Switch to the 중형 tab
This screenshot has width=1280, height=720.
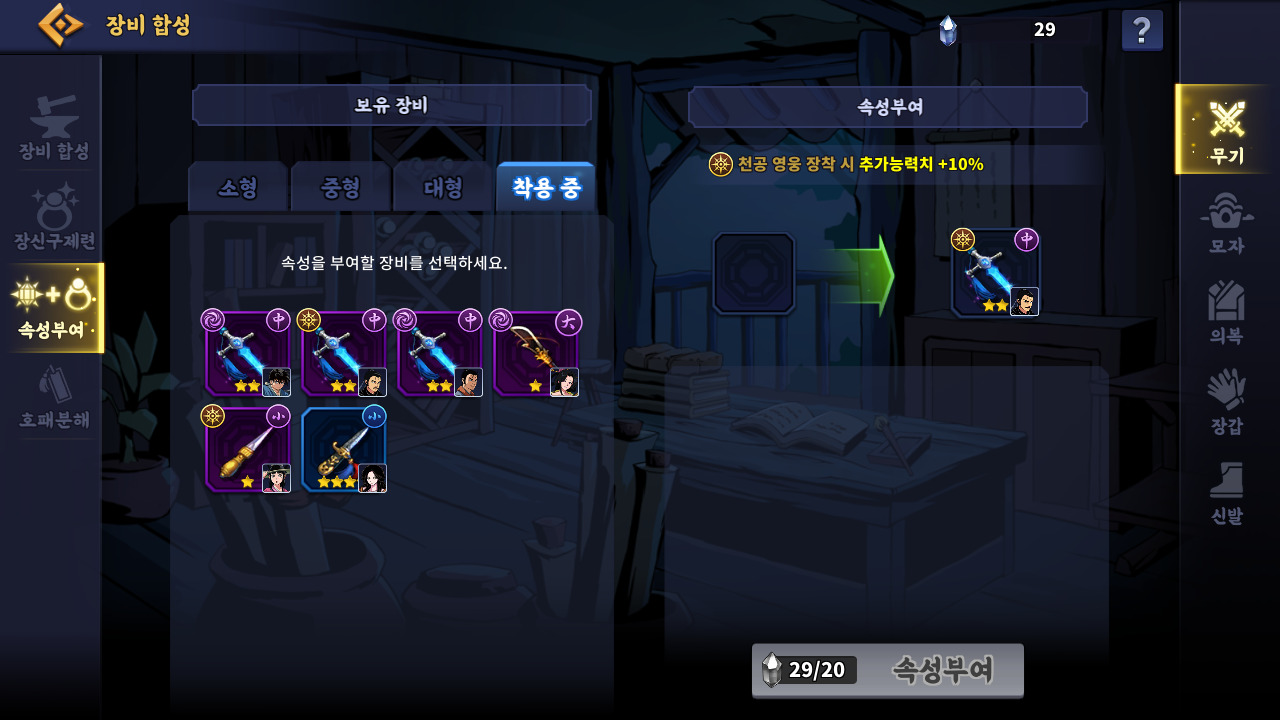coord(341,188)
